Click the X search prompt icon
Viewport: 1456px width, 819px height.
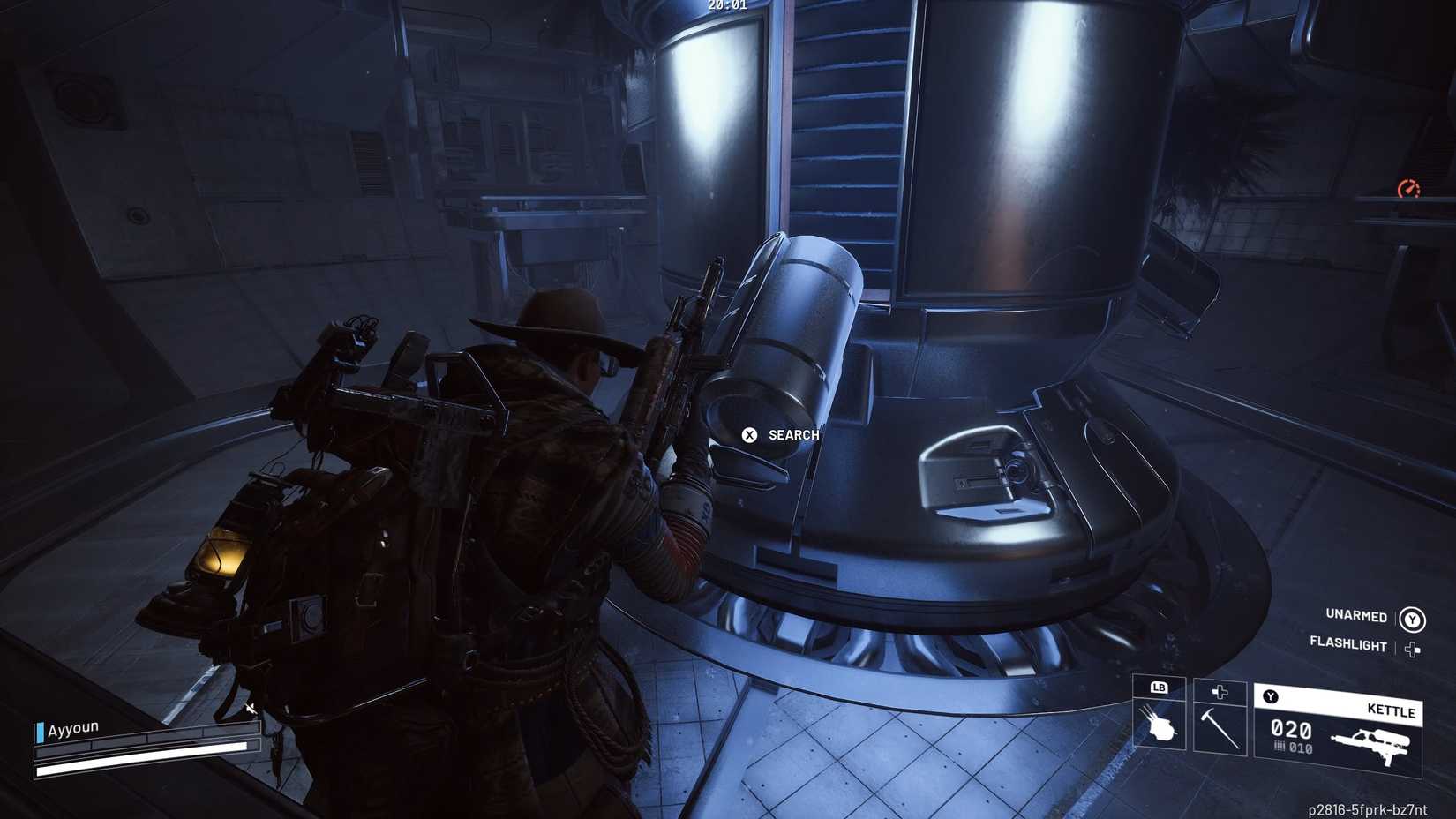[749, 435]
